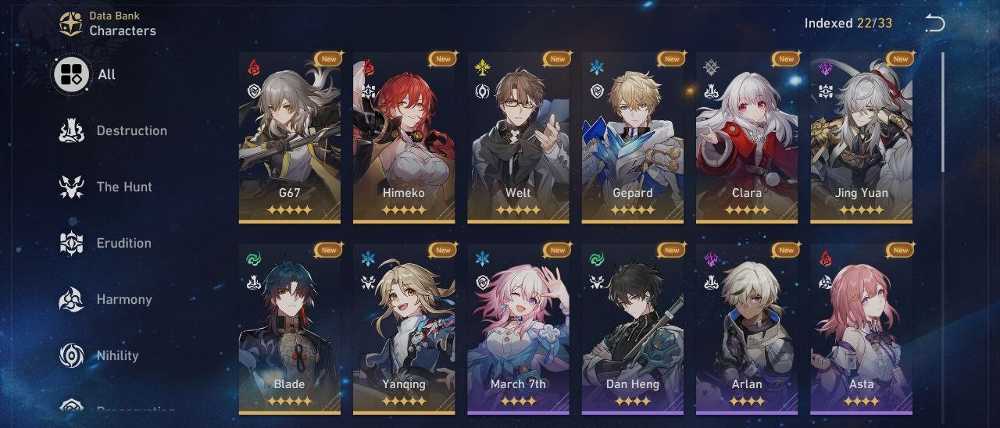Select Himeko's character card

click(404, 137)
